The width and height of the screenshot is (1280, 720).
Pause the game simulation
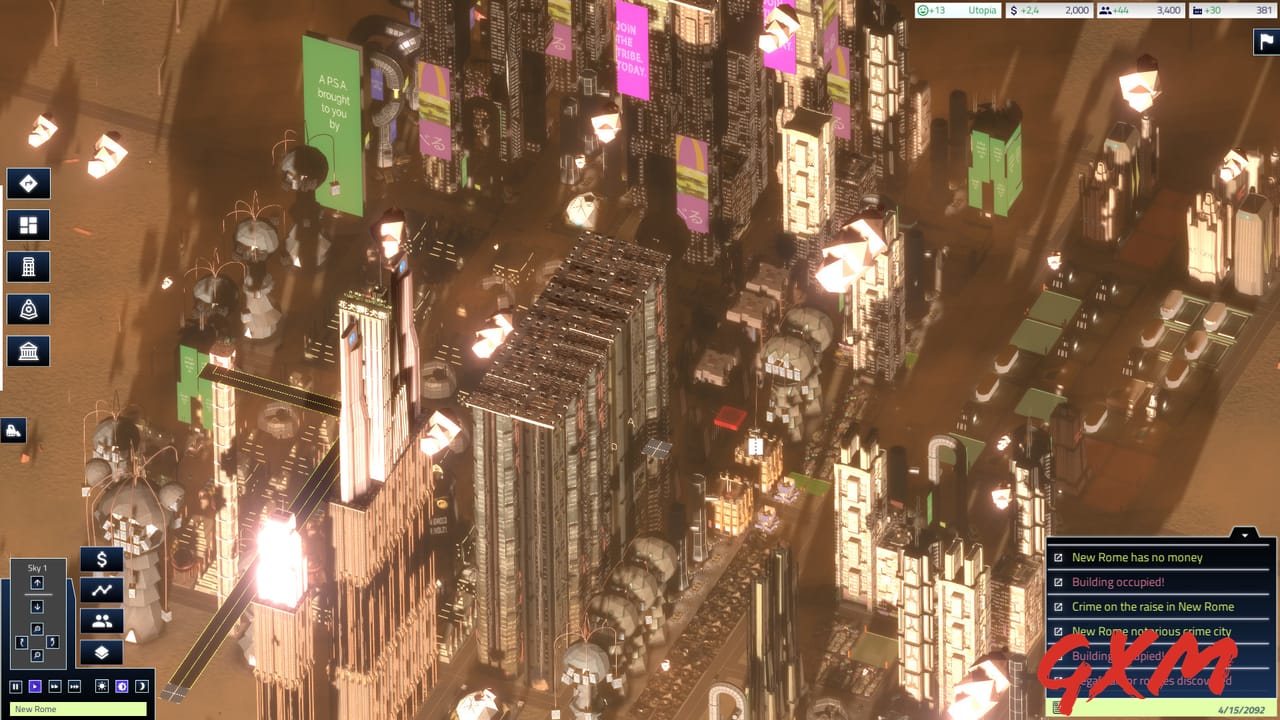tap(16, 686)
